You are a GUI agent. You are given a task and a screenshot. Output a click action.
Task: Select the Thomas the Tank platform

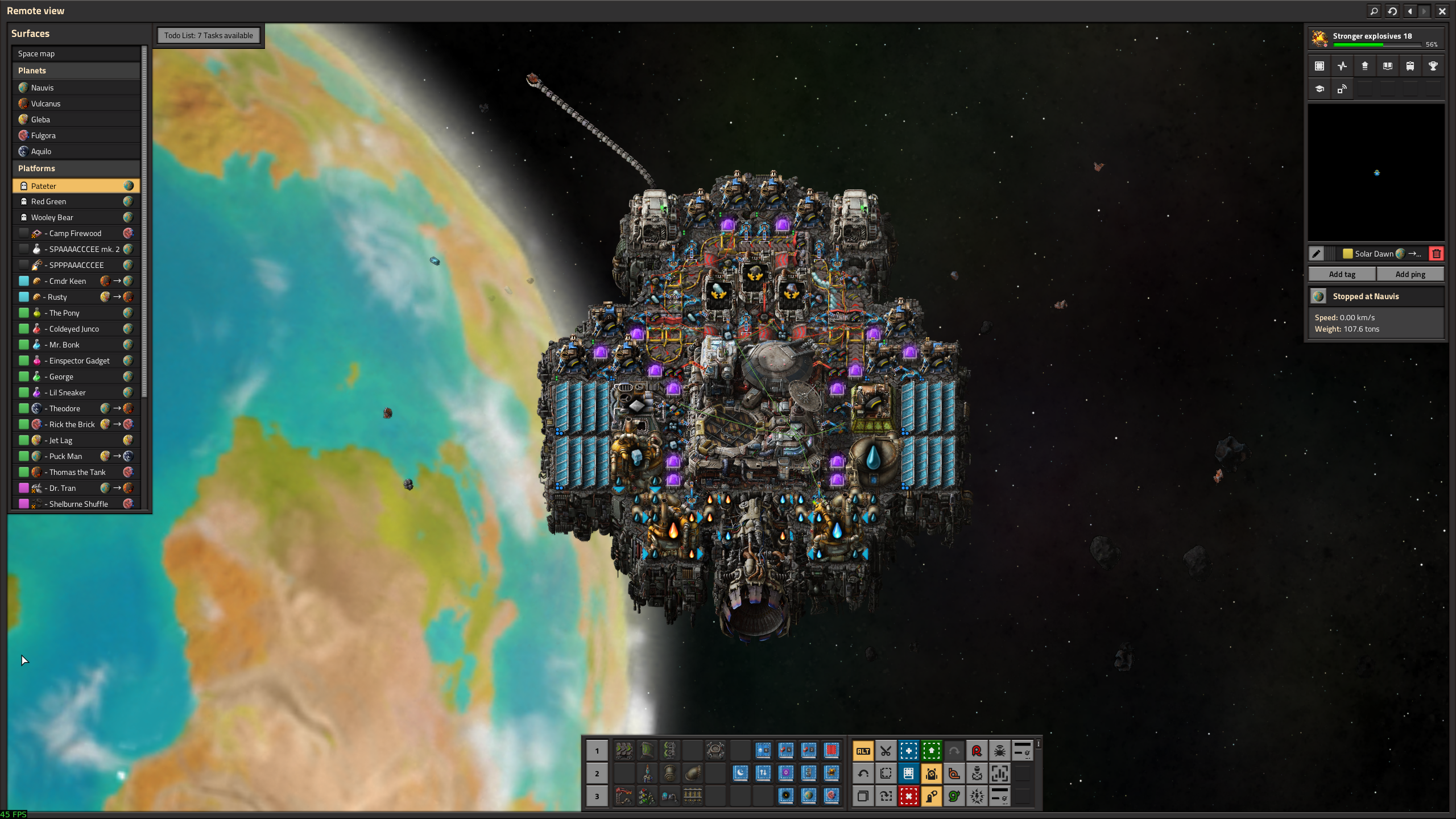tap(76, 472)
